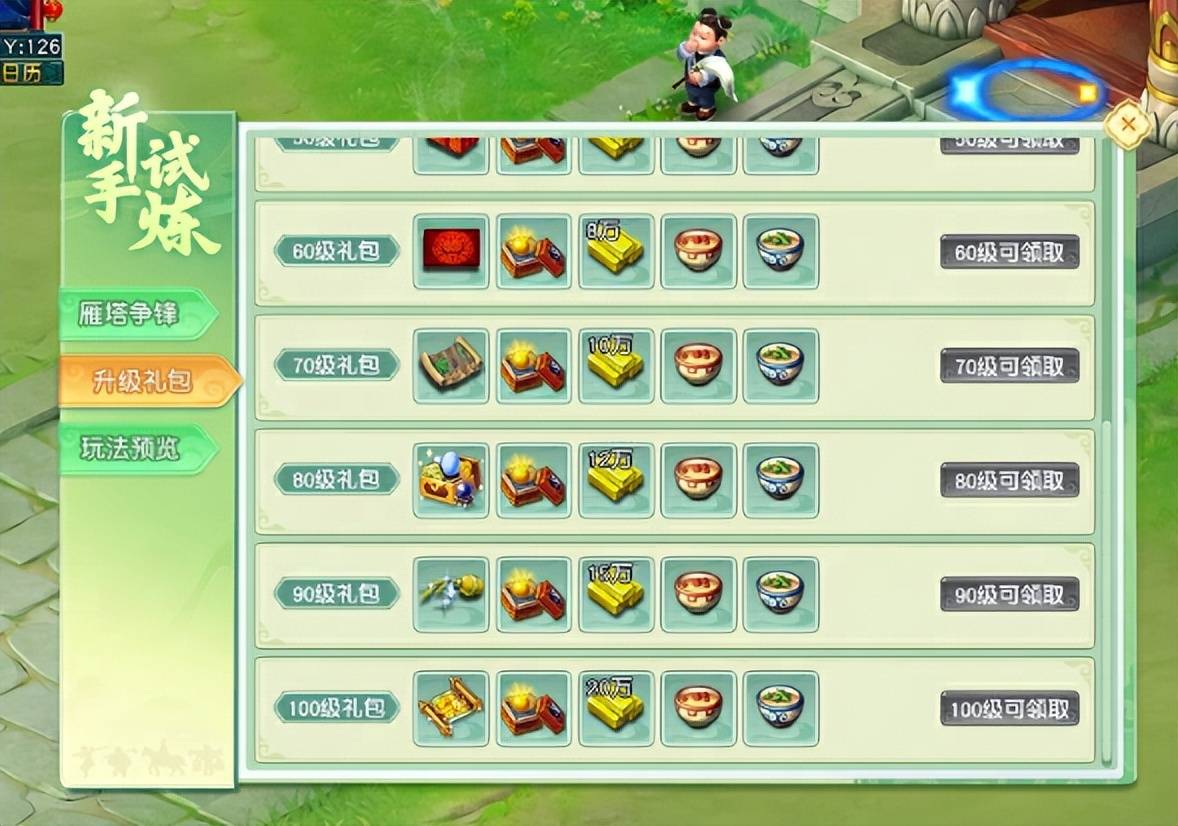The image size is (1178, 826).
Task: View the golden scroll item in 100级礼包
Action: (451, 707)
